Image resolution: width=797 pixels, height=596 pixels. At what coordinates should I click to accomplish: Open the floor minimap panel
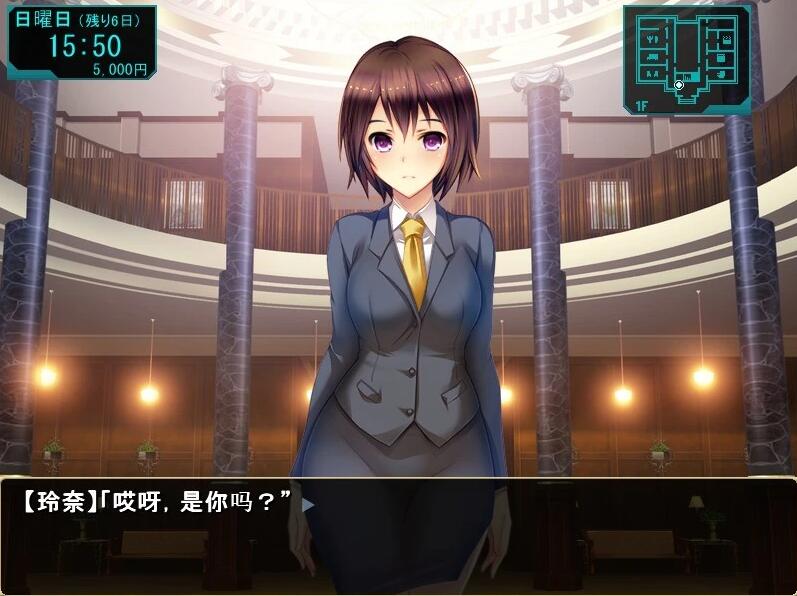[687, 58]
